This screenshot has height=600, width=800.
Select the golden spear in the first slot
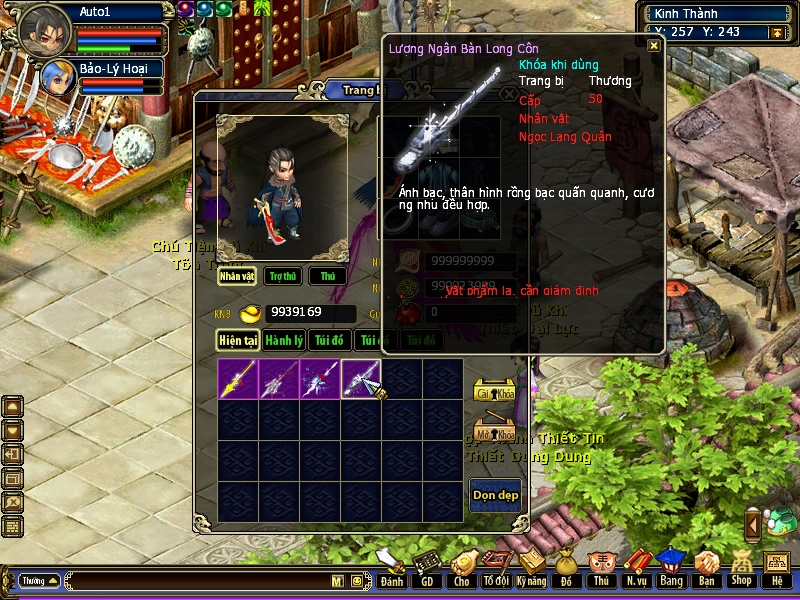coord(238,379)
